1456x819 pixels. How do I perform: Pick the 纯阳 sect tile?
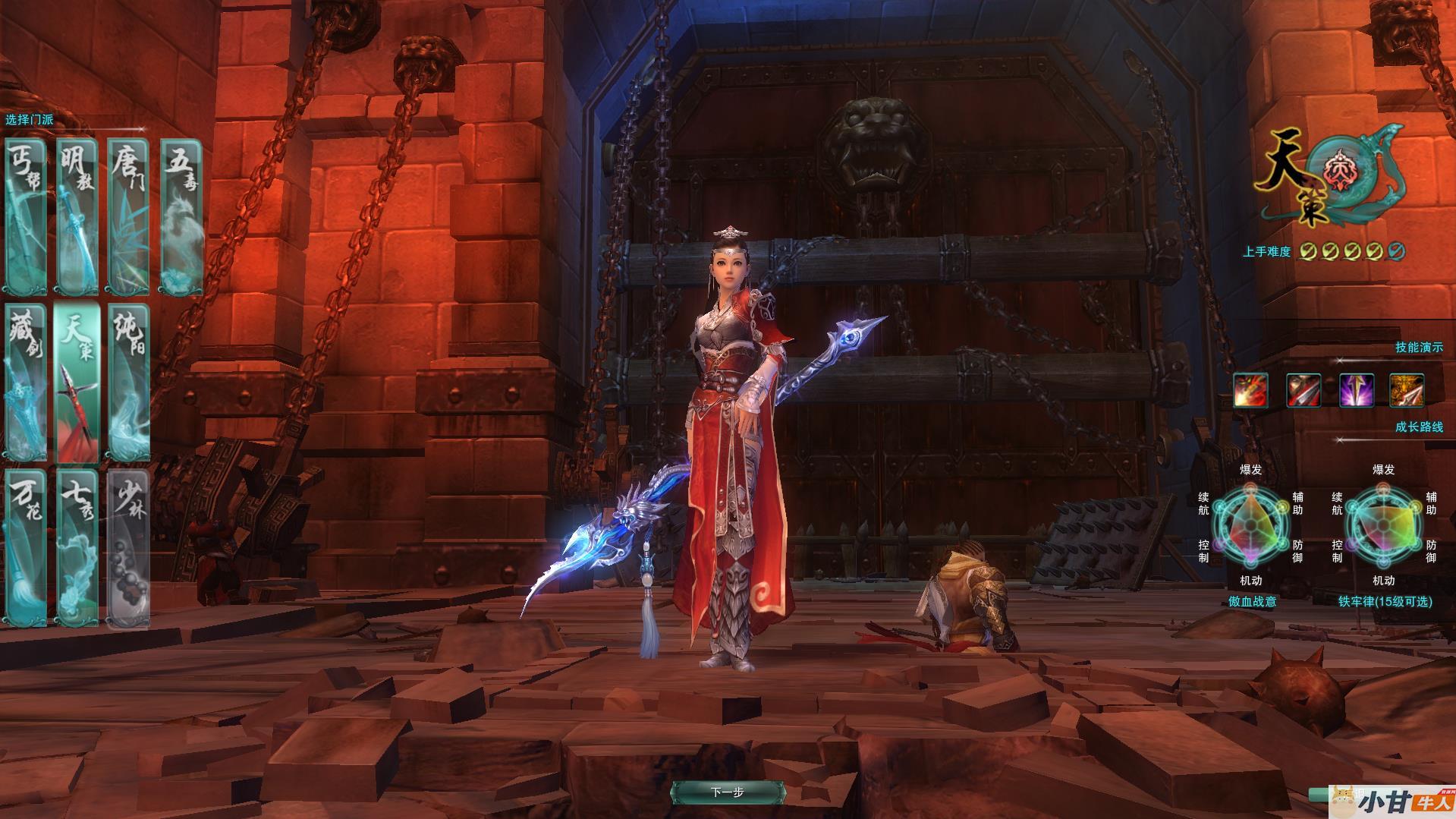pyautogui.click(x=128, y=382)
